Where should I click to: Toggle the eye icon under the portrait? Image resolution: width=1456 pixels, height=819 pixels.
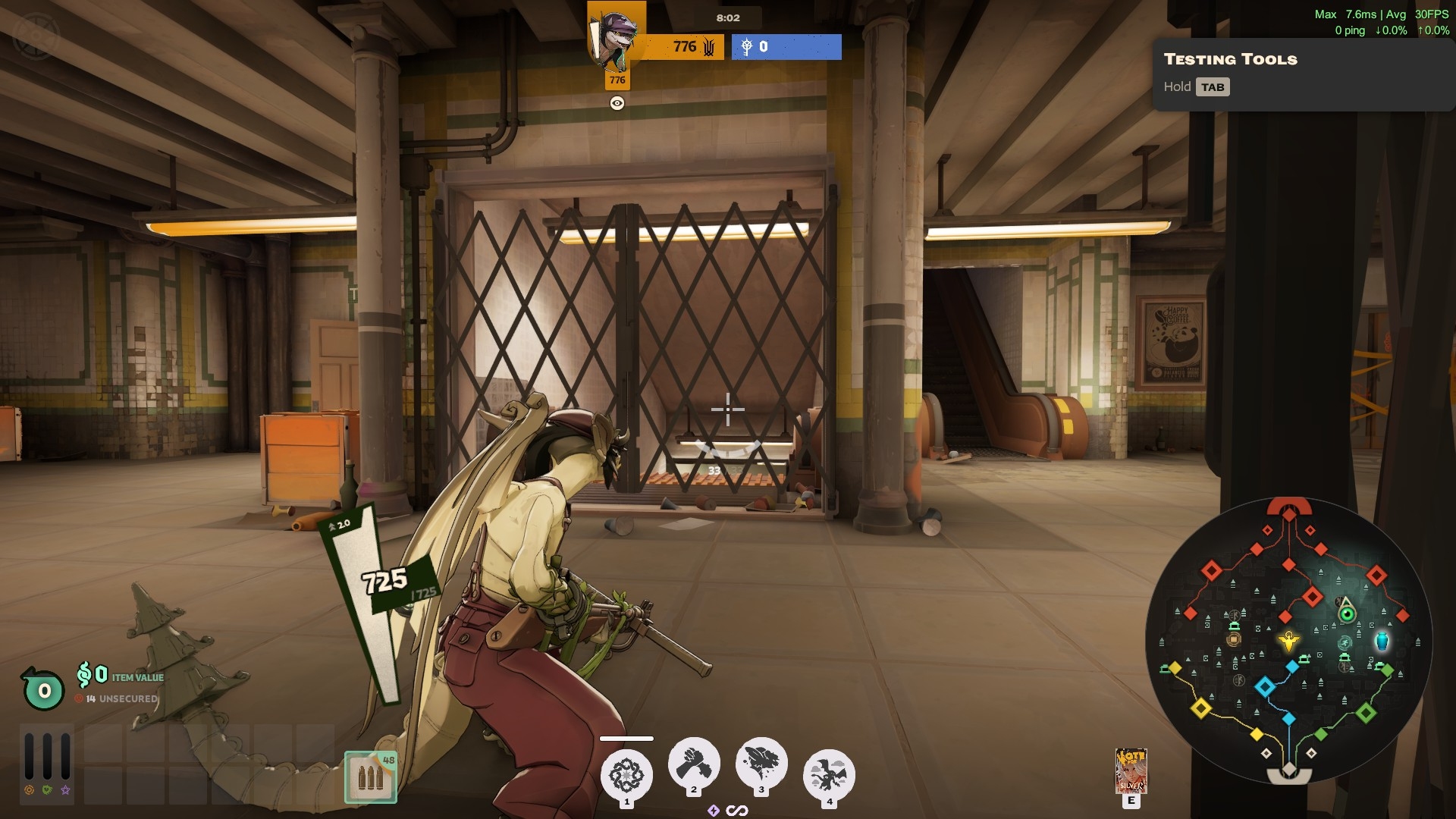(x=617, y=103)
